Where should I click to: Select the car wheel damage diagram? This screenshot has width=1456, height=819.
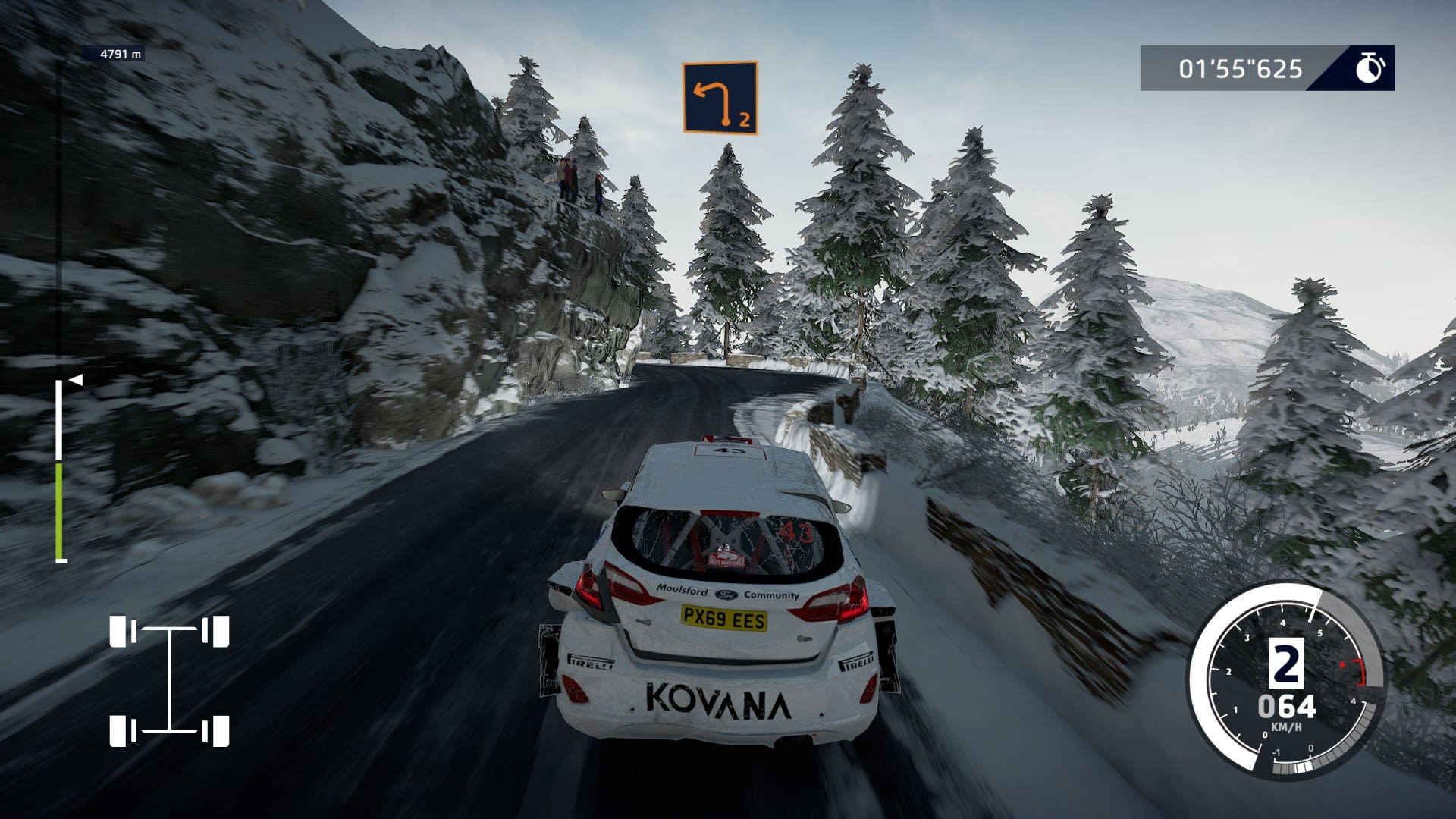click(x=169, y=681)
